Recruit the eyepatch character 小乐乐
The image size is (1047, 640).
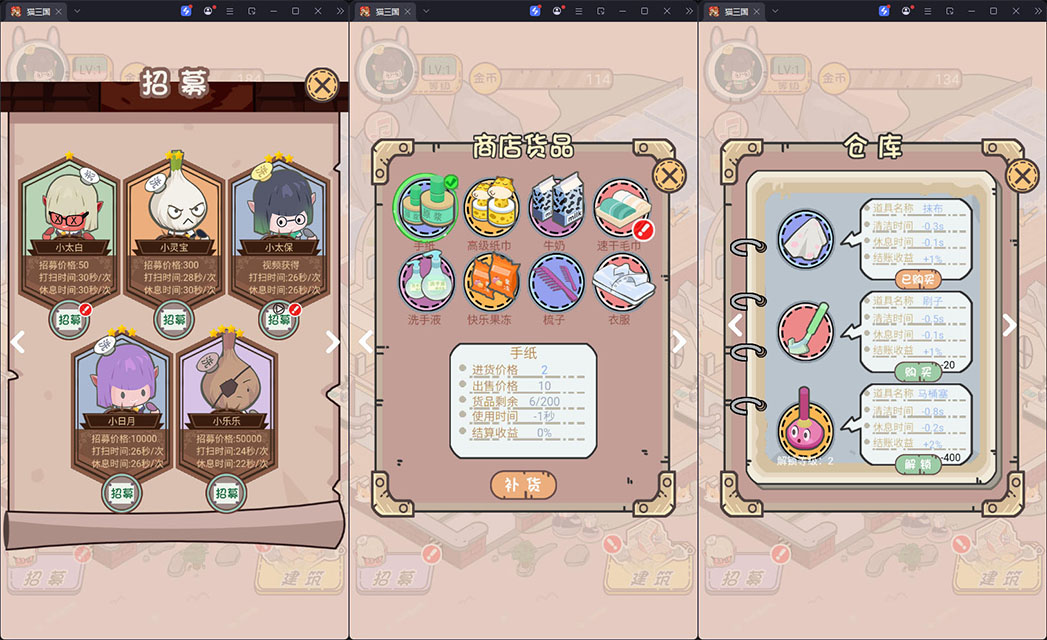click(227, 493)
